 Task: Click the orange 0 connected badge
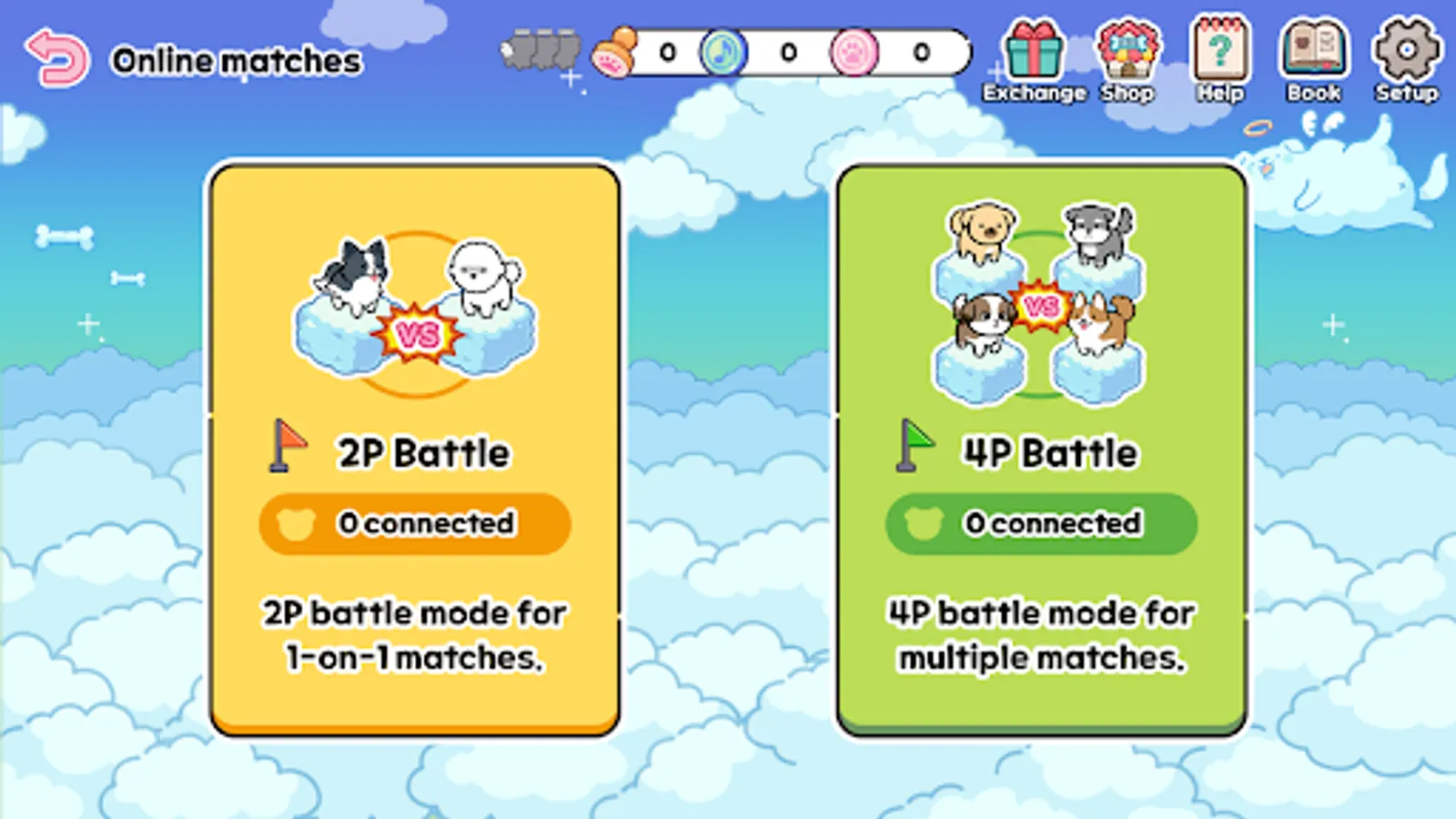pyautogui.click(x=414, y=523)
